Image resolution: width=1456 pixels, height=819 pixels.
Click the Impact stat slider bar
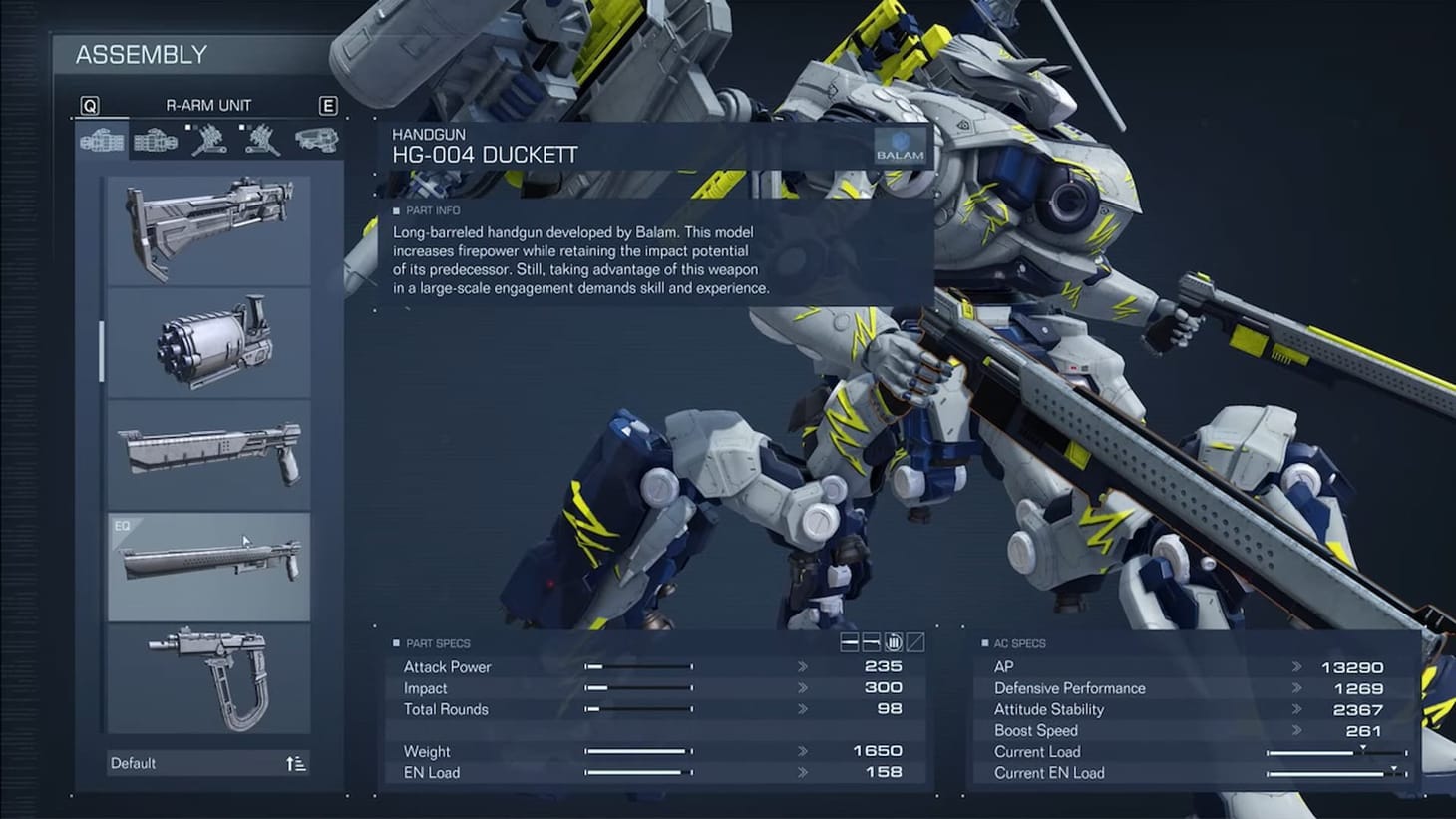pos(638,688)
